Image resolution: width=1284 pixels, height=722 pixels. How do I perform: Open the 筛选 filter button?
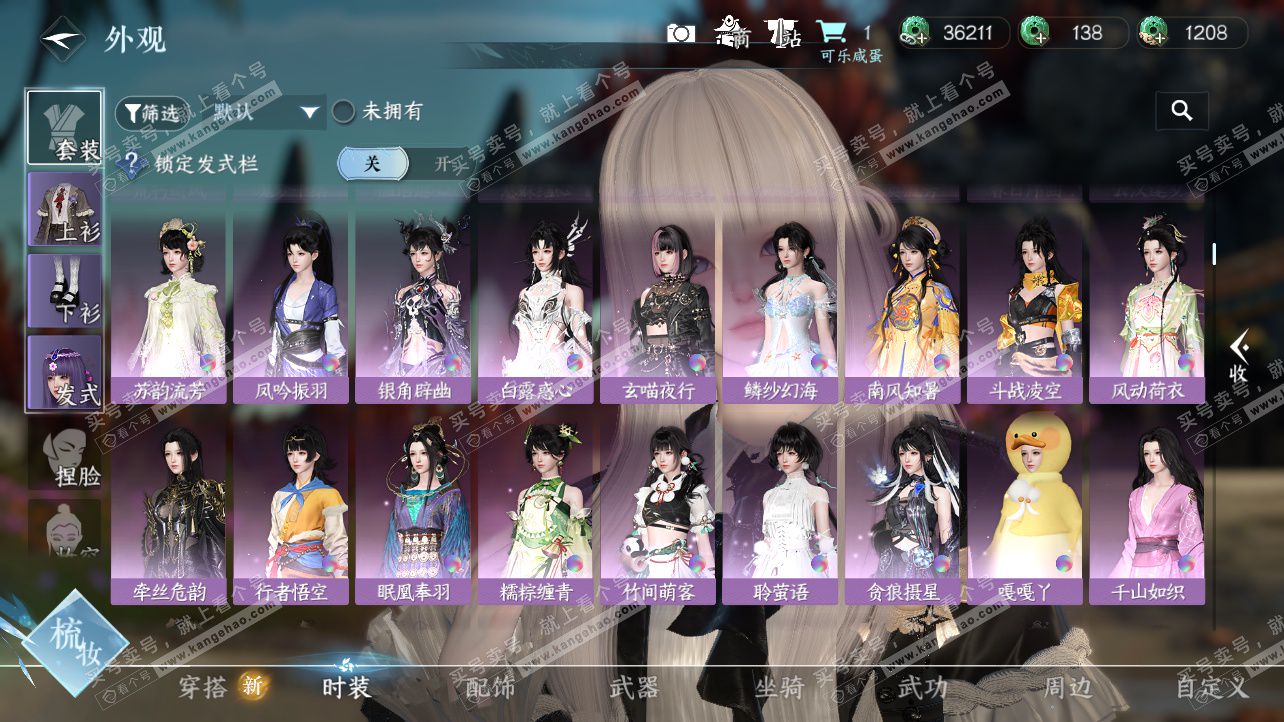[151, 113]
